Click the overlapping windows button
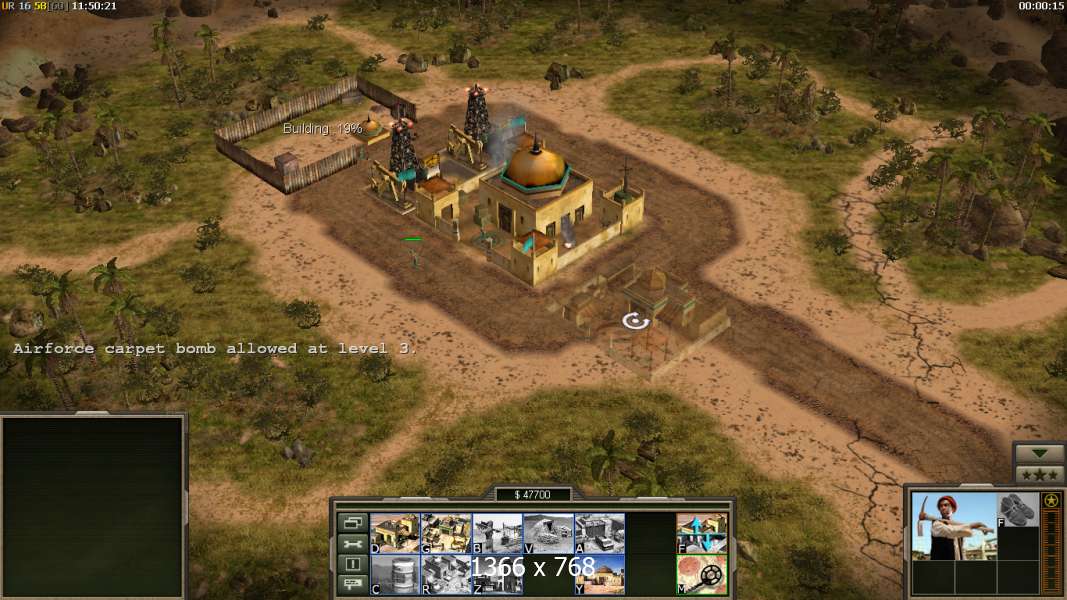Viewport: 1067px width, 600px height. 352,522
